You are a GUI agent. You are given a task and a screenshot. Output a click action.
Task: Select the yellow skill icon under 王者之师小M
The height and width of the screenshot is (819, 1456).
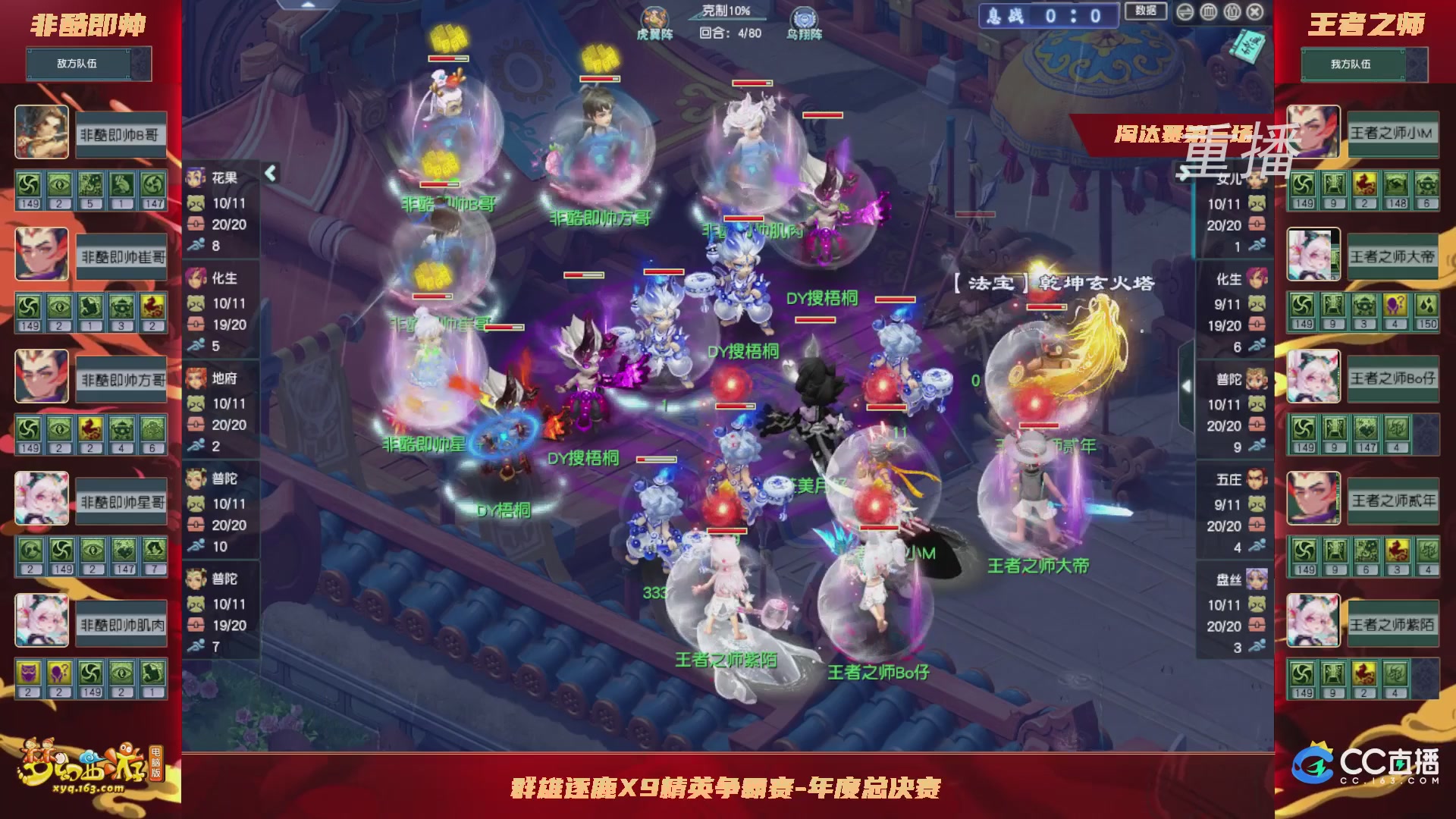pos(1365,187)
